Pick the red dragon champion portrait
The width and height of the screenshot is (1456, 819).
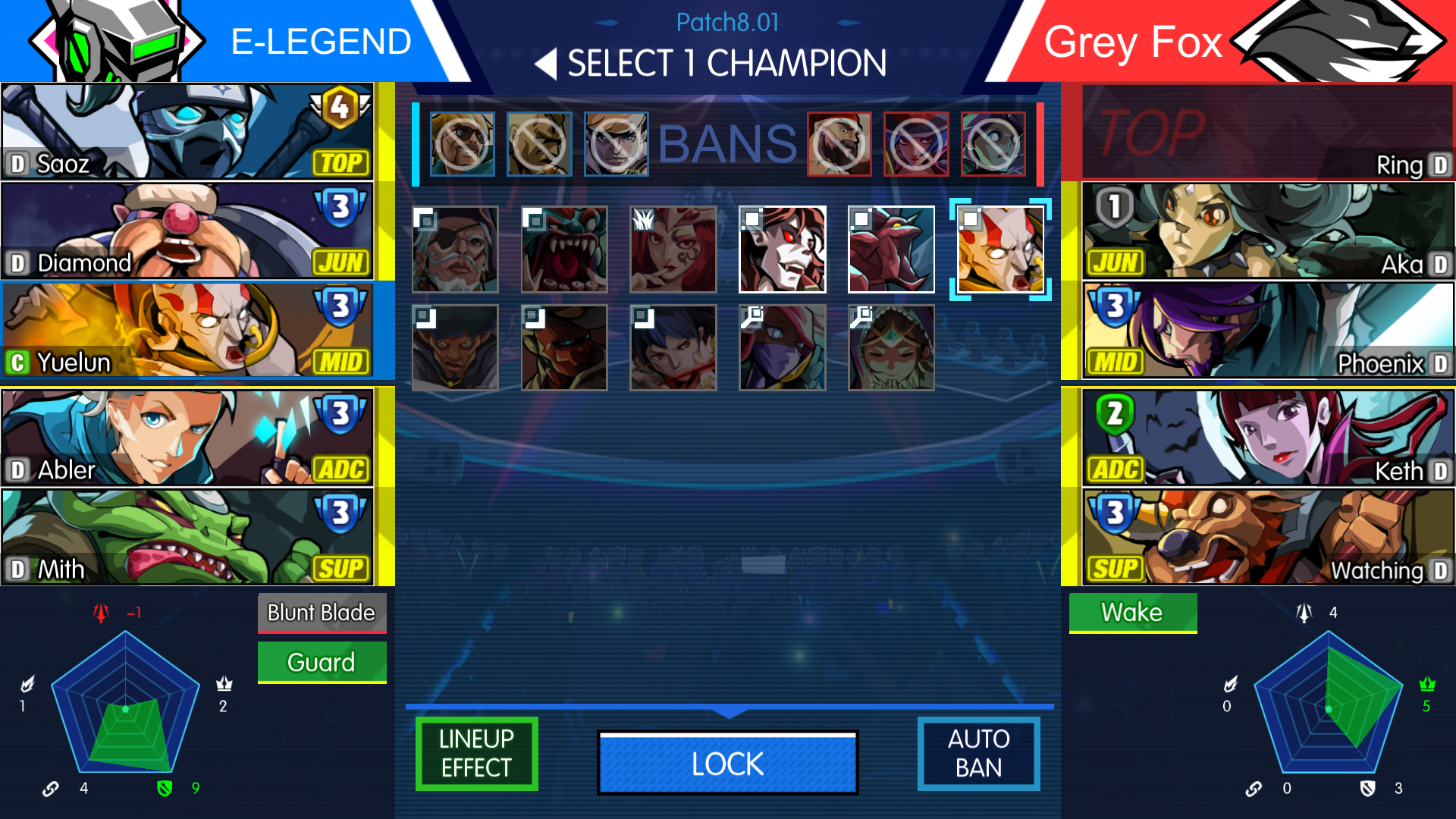891,249
